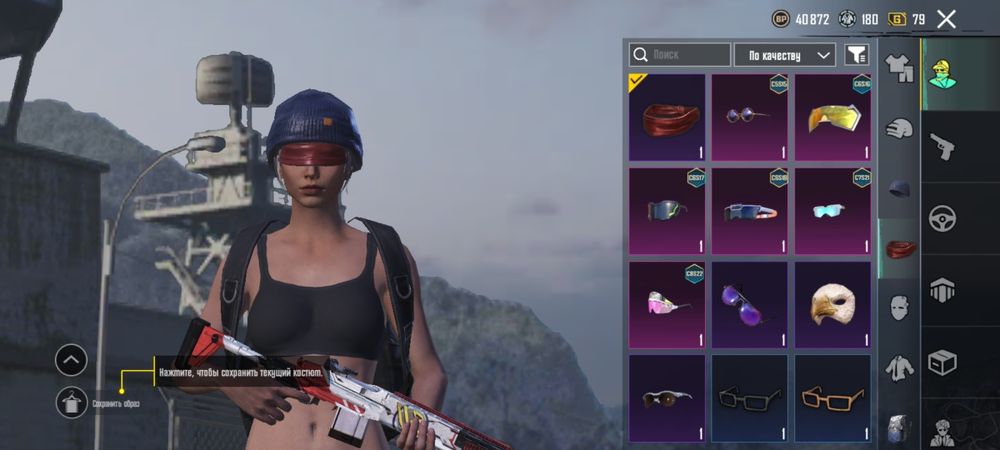Save the current look with hanger button
The width and height of the screenshot is (1000, 450).
tap(71, 402)
